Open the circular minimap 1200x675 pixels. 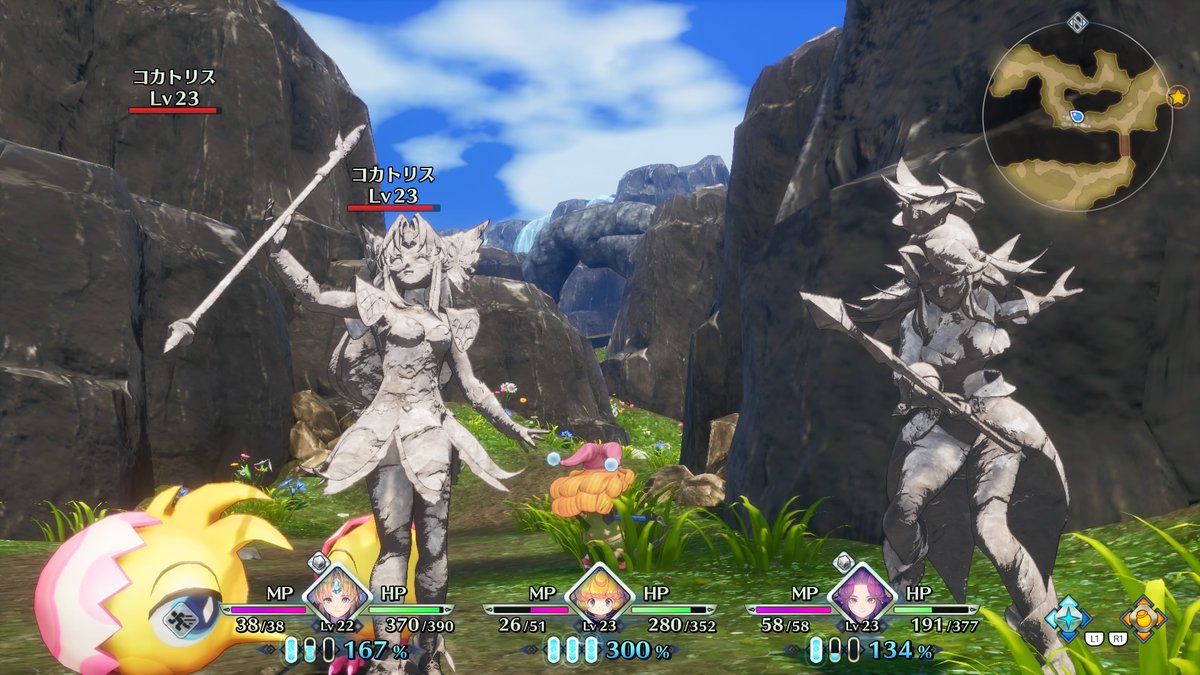[x=1076, y=117]
